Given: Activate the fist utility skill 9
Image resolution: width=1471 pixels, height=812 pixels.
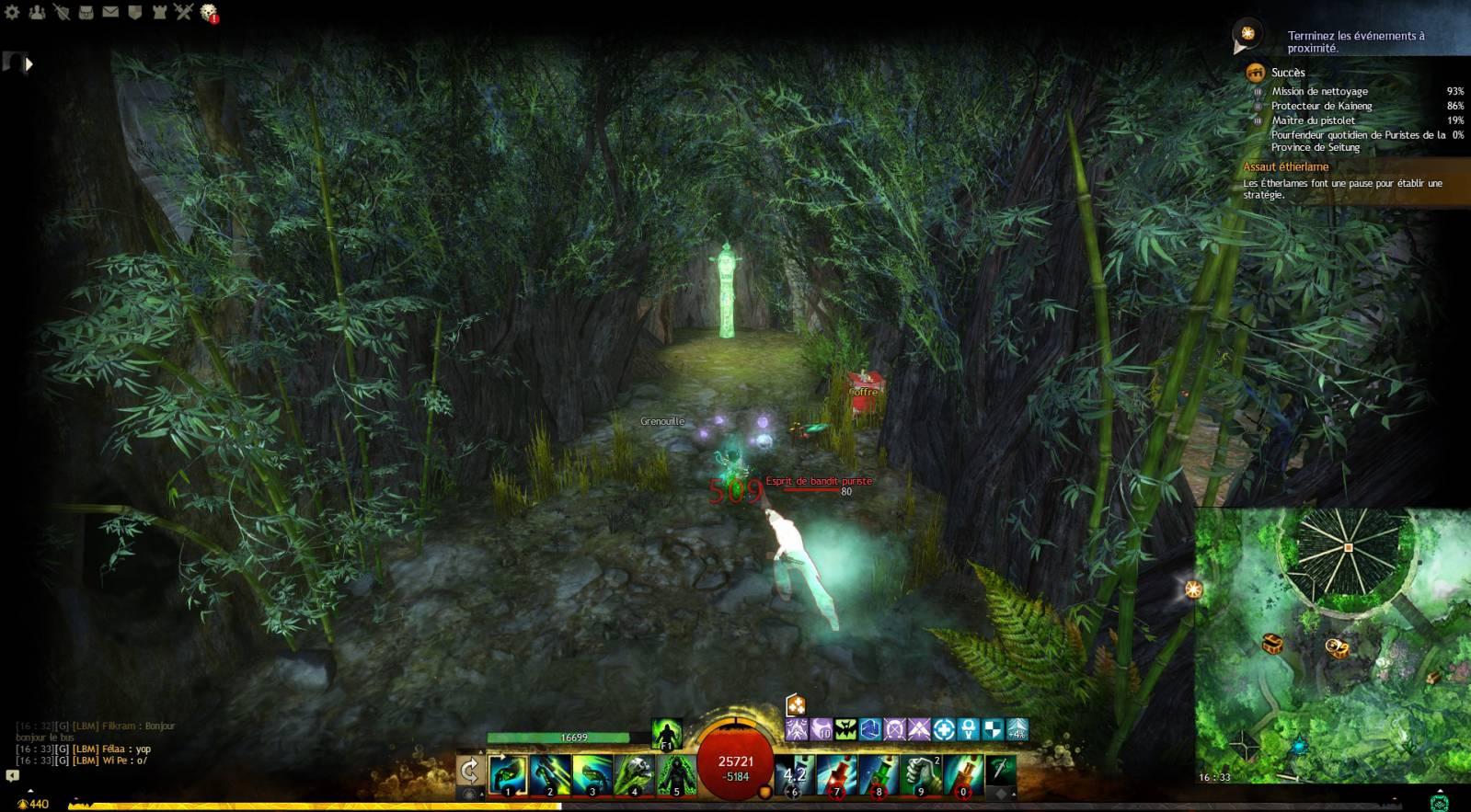Looking at the screenshot, I should click(921, 773).
